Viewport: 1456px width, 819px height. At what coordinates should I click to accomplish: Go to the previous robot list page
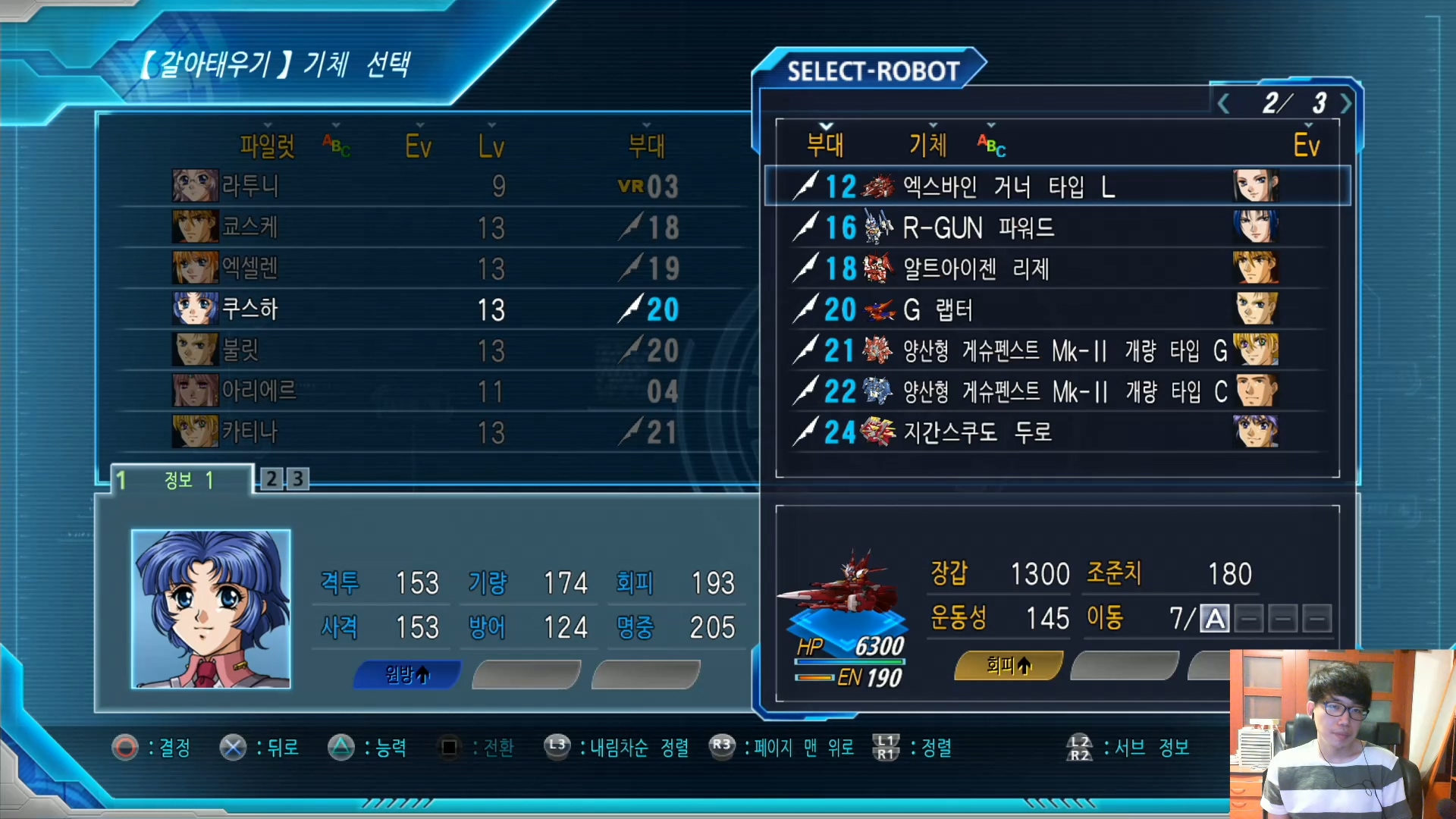coord(1223,103)
